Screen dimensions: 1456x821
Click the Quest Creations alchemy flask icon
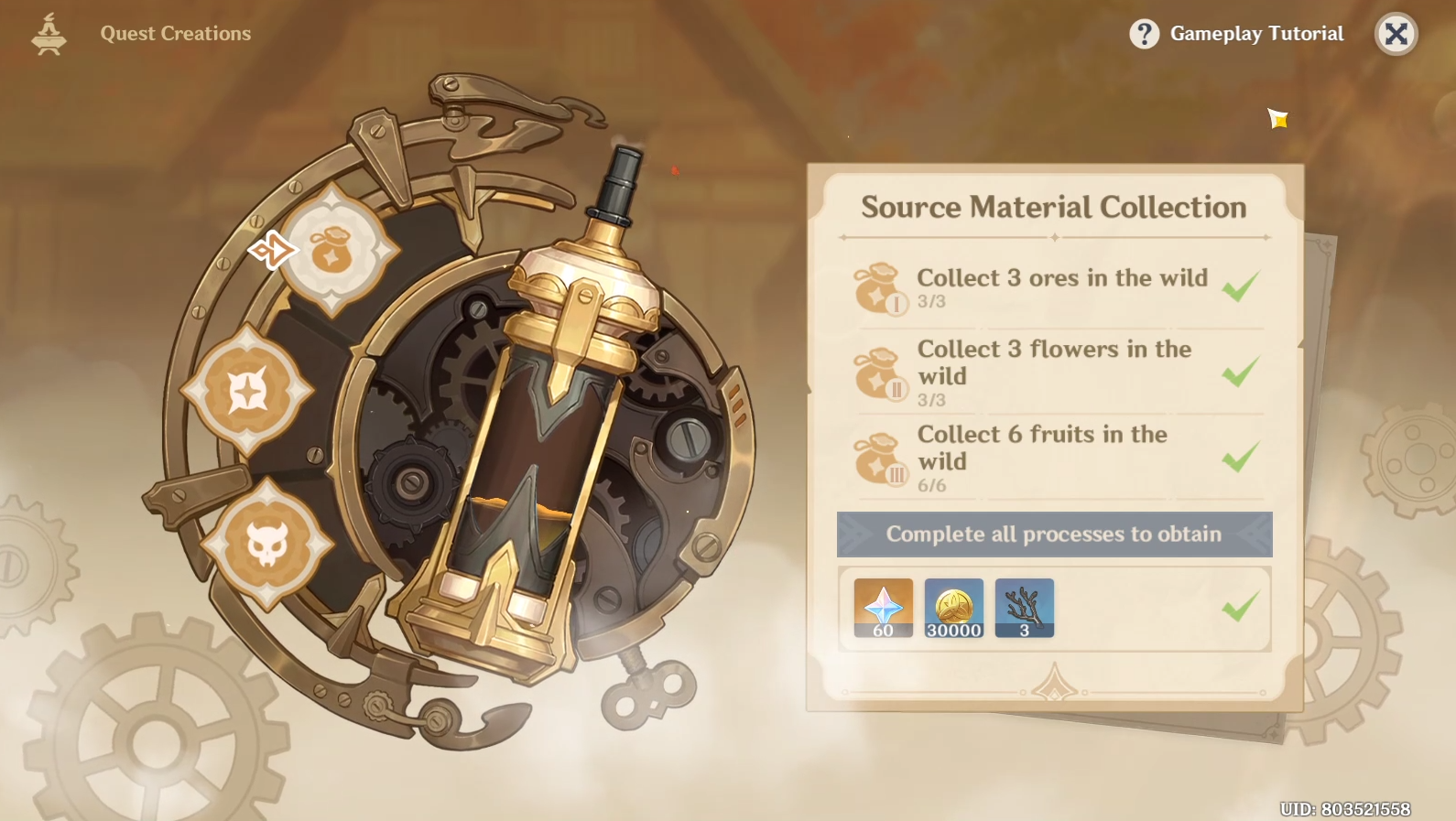[48, 33]
